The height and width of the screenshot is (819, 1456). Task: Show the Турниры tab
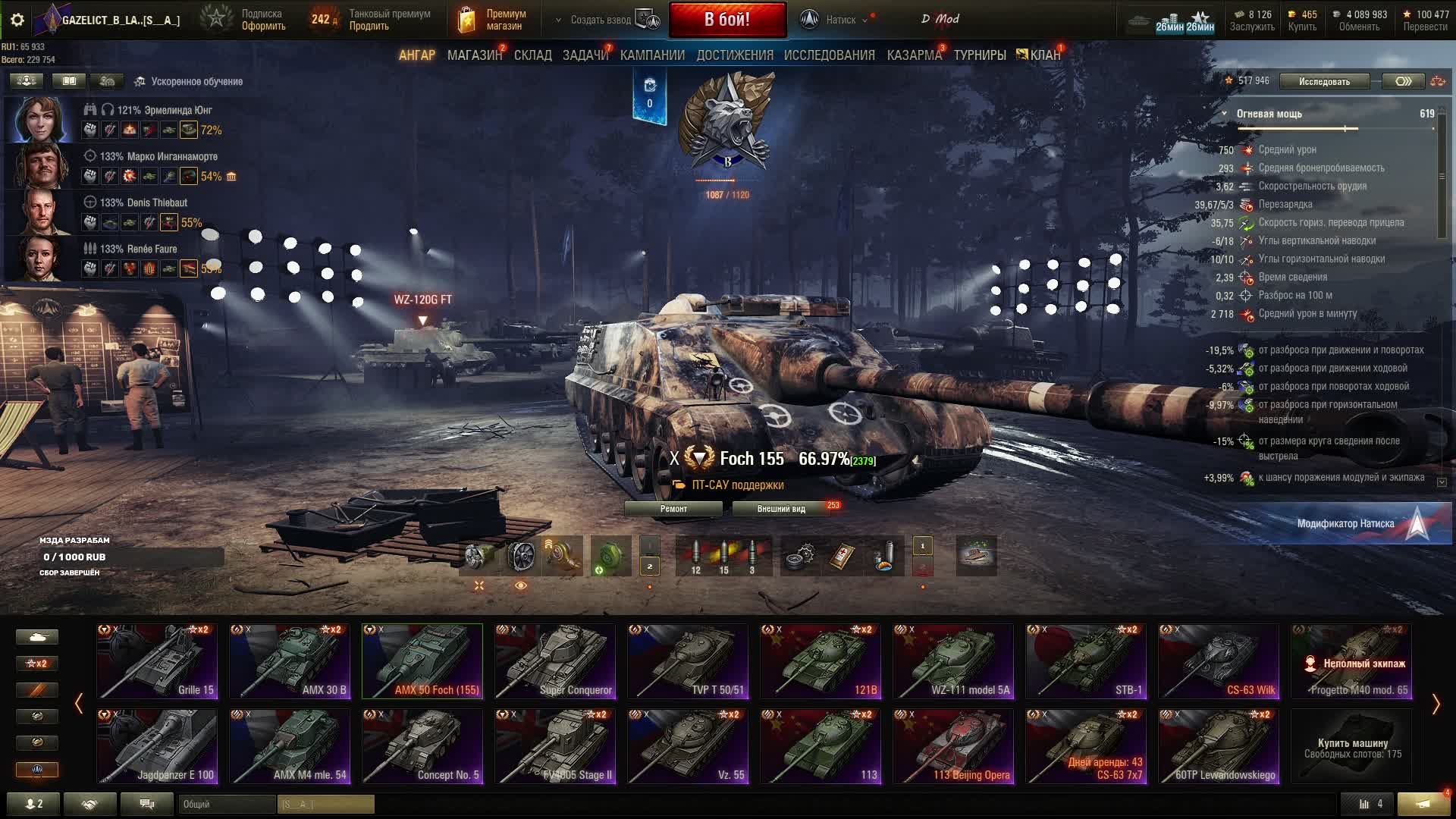point(979,55)
